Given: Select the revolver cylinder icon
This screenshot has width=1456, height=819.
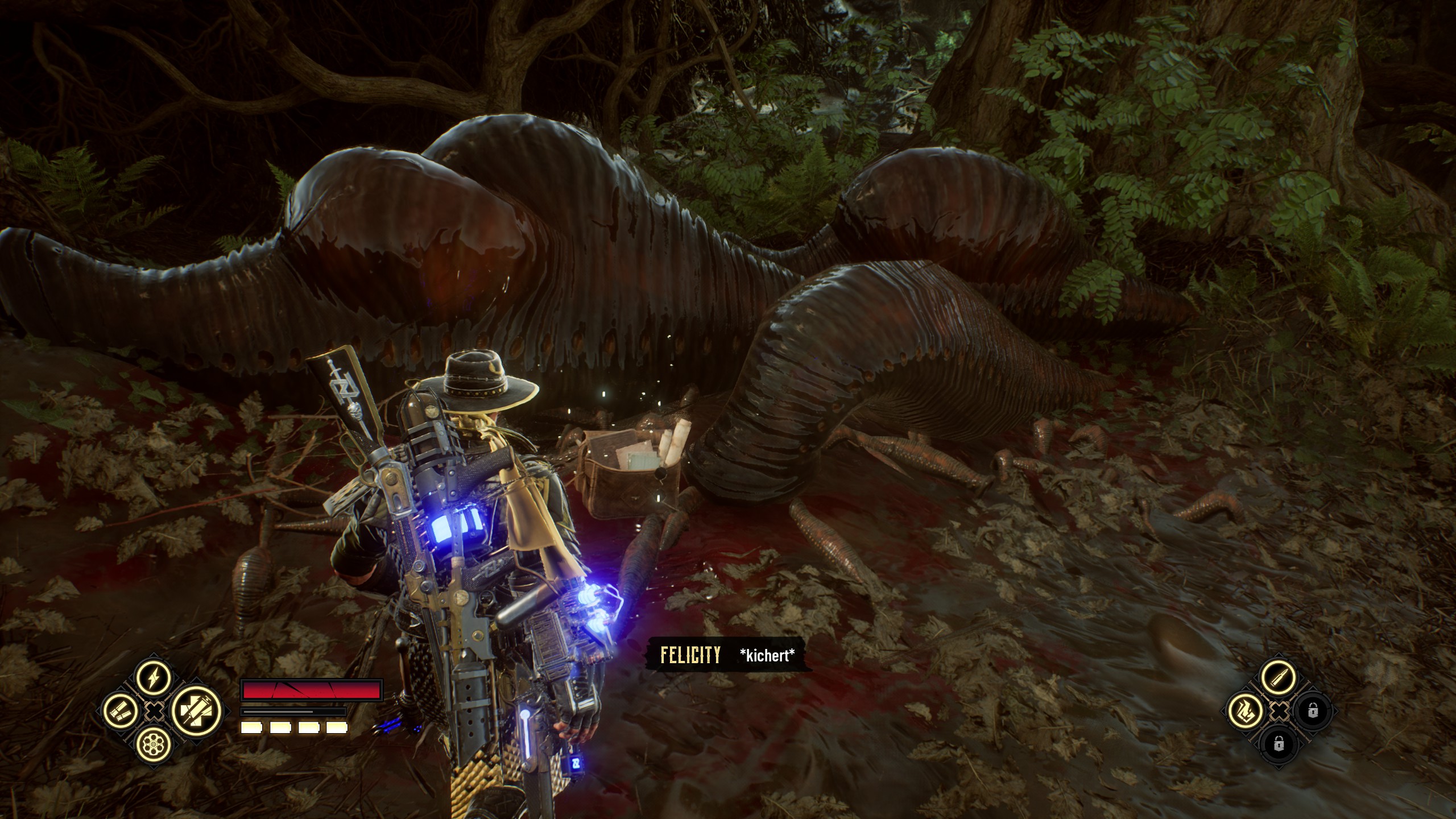Looking at the screenshot, I should click(154, 743).
